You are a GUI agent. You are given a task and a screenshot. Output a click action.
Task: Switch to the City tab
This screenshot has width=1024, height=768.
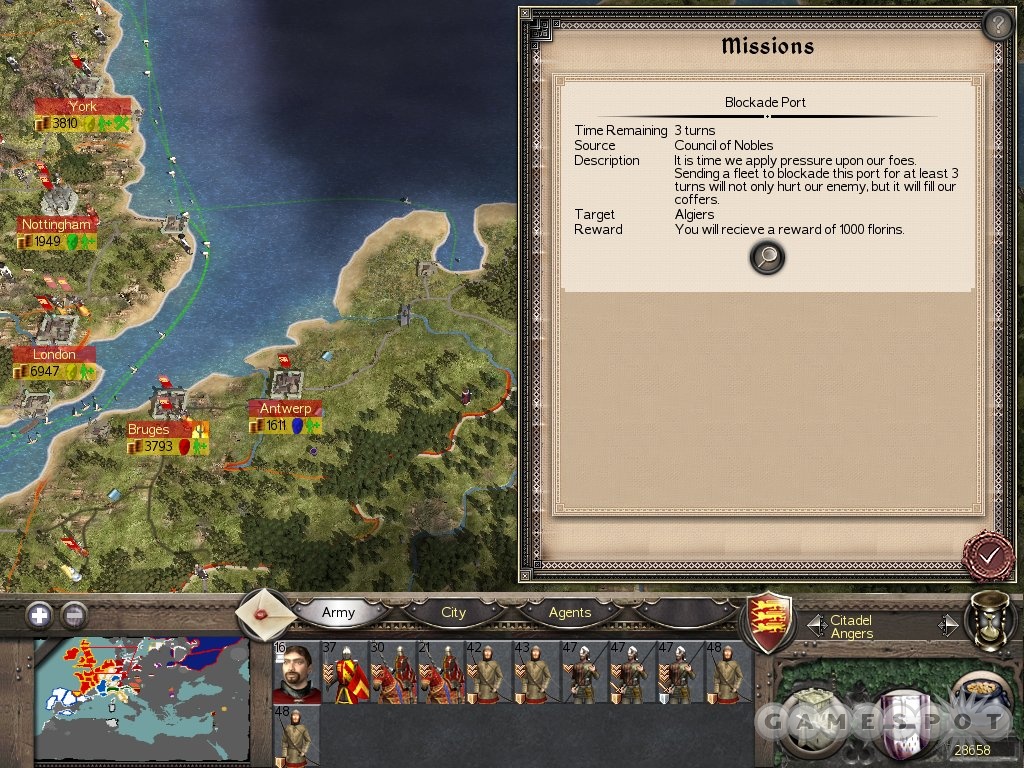click(453, 612)
